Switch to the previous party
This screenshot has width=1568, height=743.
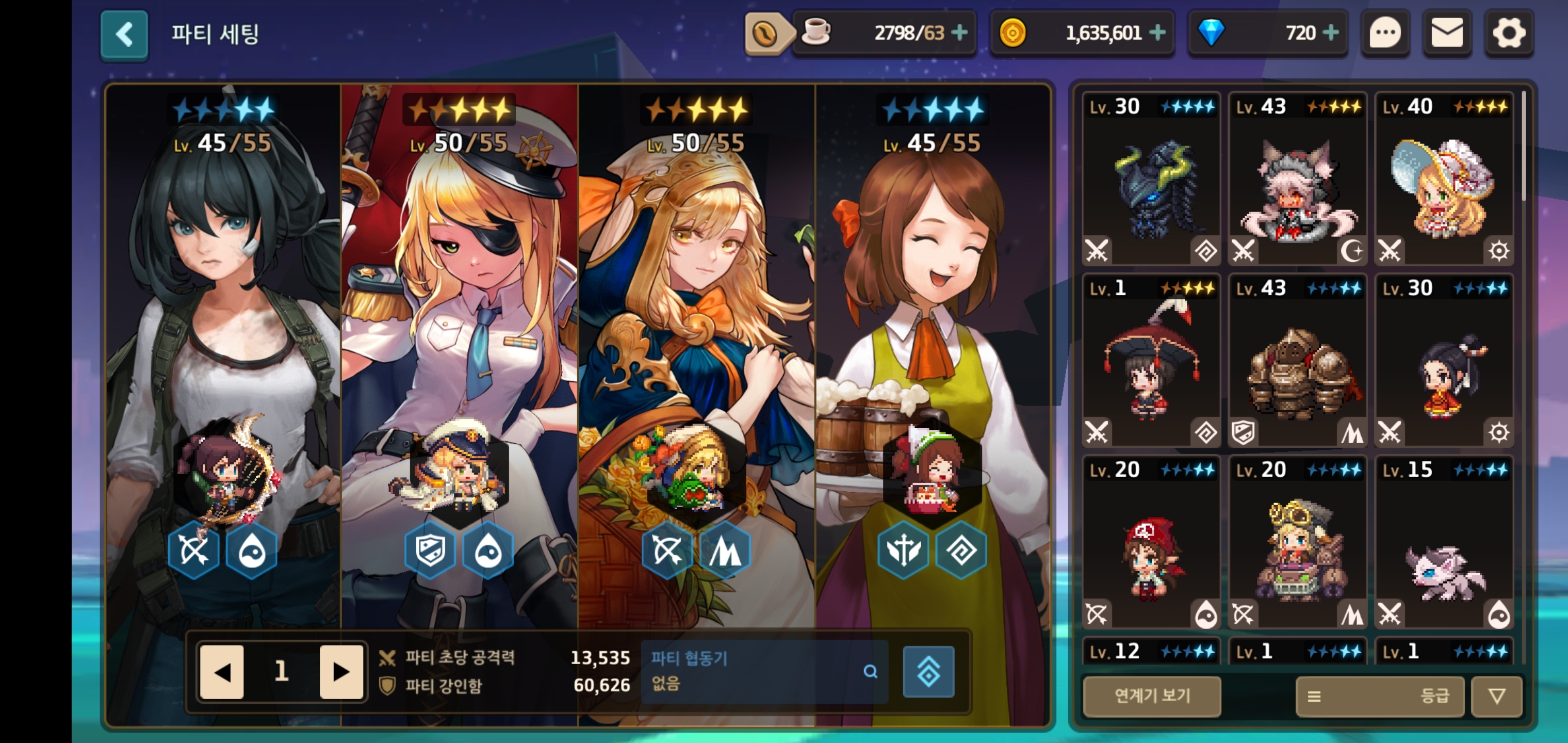click(222, 672)
